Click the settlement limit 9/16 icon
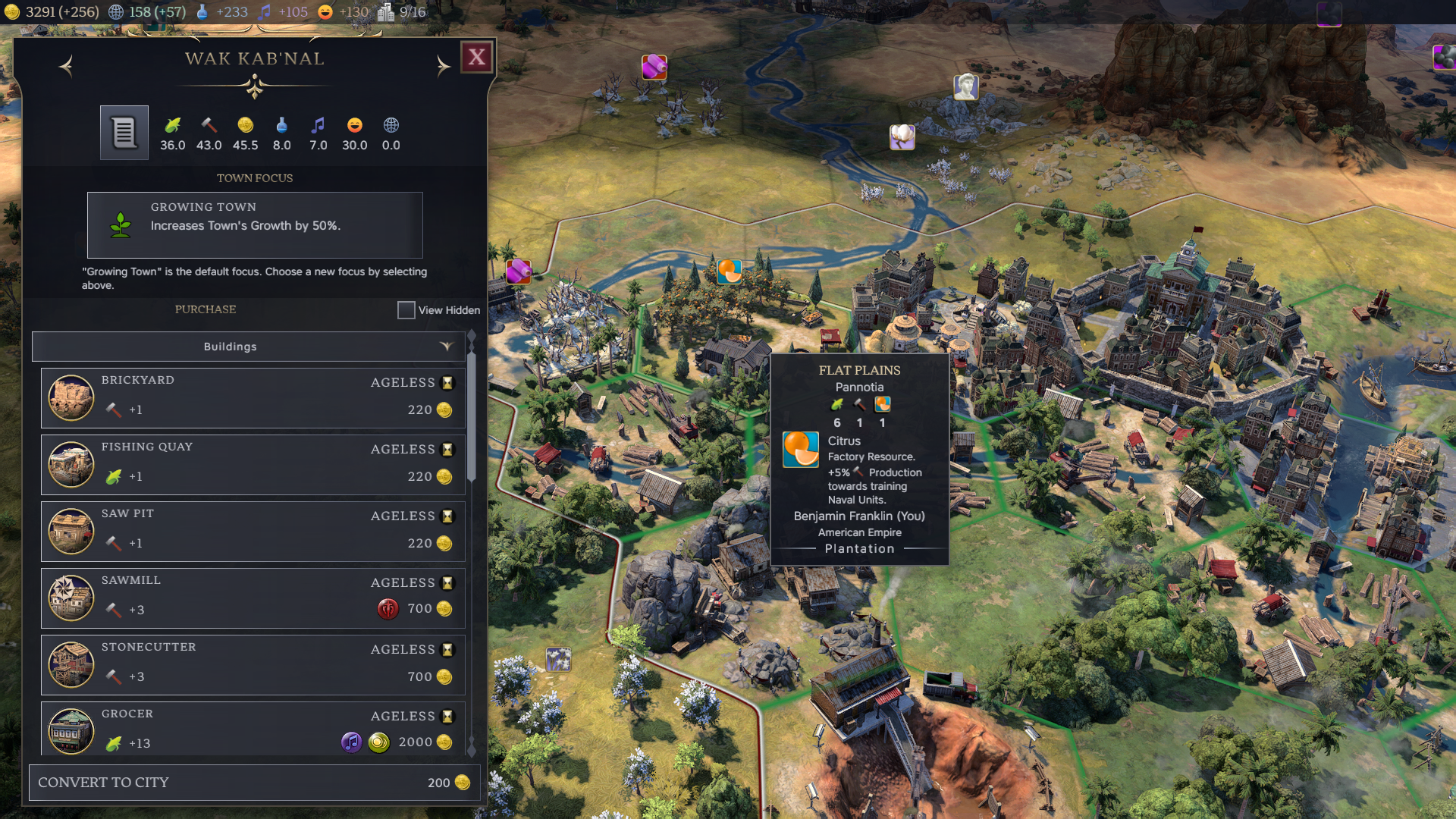The image size is (1456, 819). tap(385, 11)
